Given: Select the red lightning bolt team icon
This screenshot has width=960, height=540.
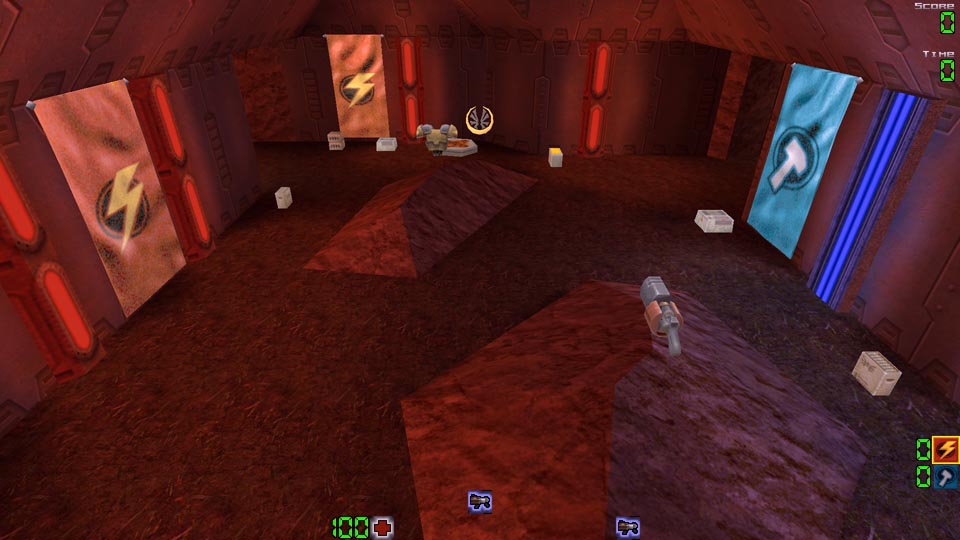Looking at the screenshot, I should pos(945,450).
